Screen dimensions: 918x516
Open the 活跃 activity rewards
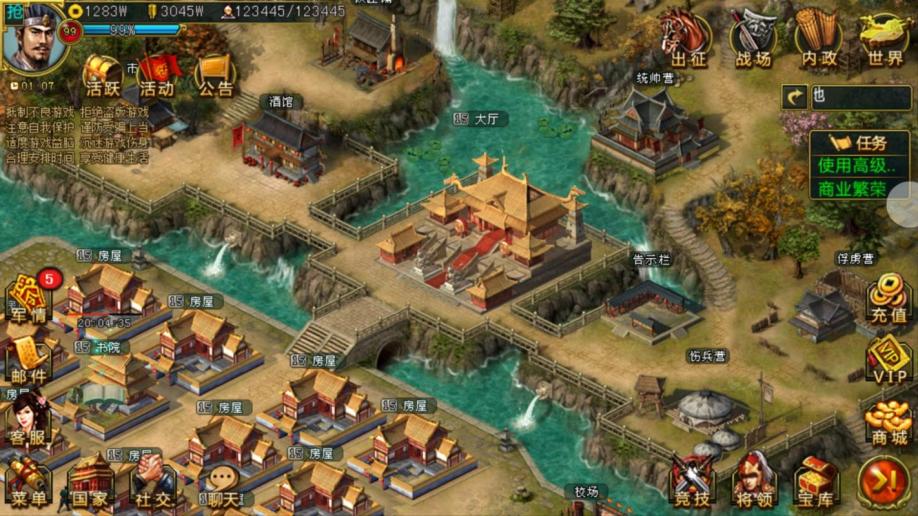101,75
